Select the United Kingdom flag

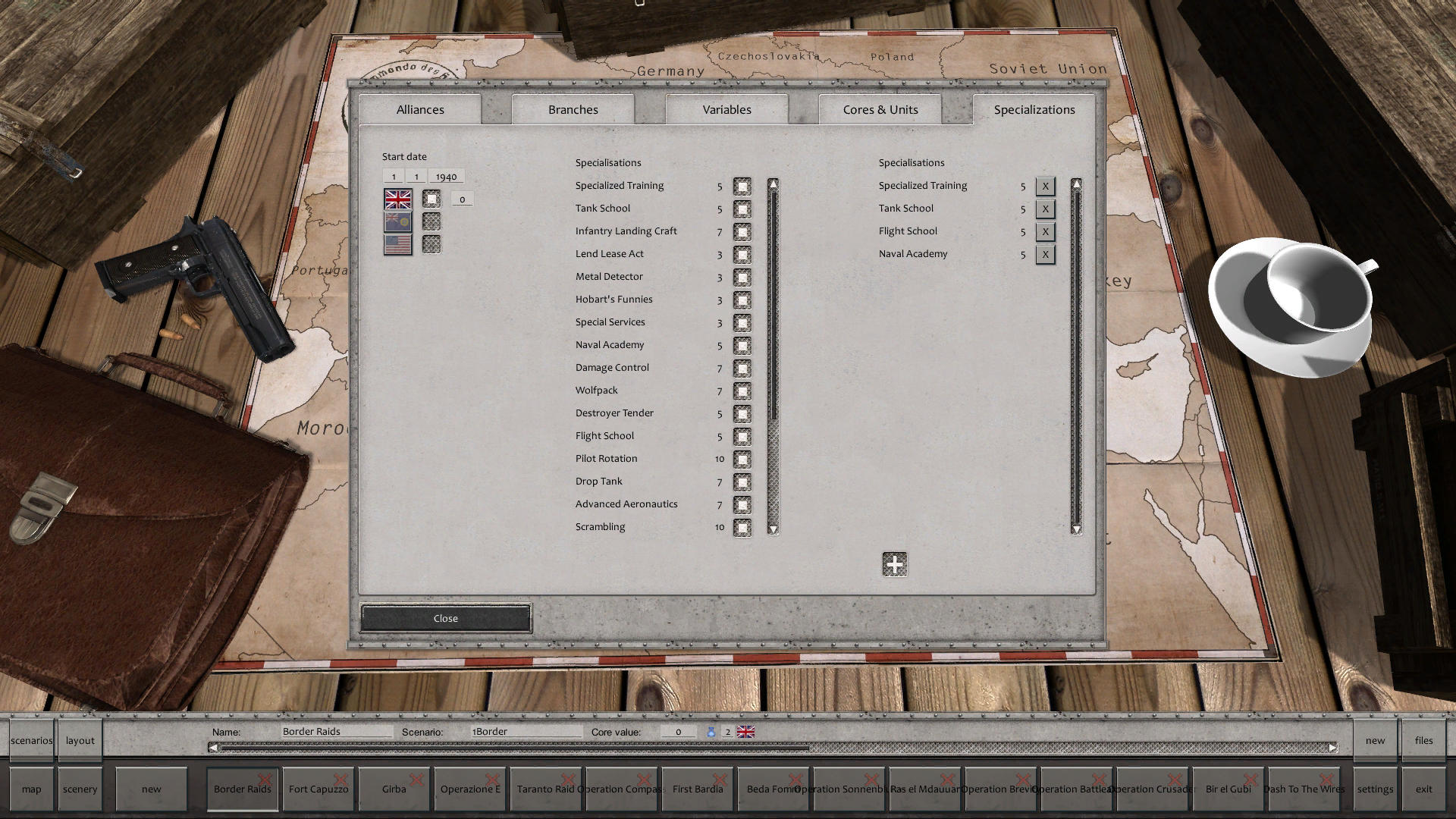coord(396,199)
